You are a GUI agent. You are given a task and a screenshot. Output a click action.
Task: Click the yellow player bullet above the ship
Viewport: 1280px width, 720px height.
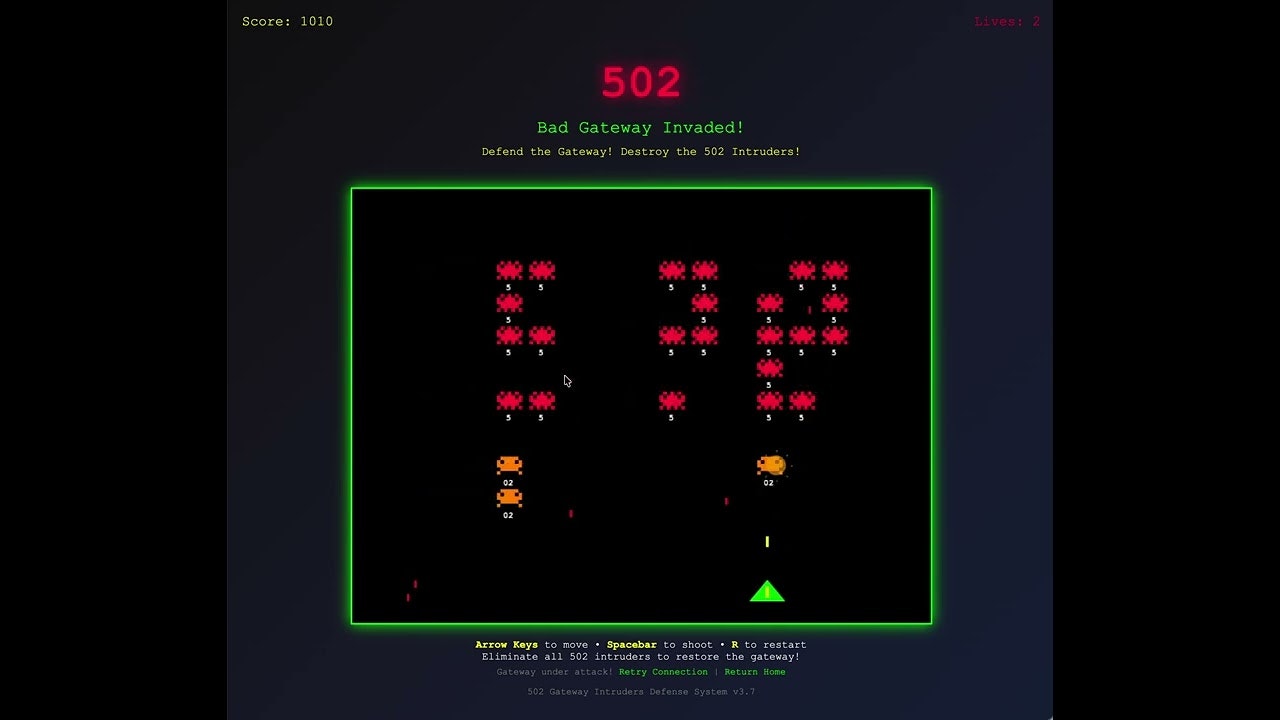click(767, 541)
